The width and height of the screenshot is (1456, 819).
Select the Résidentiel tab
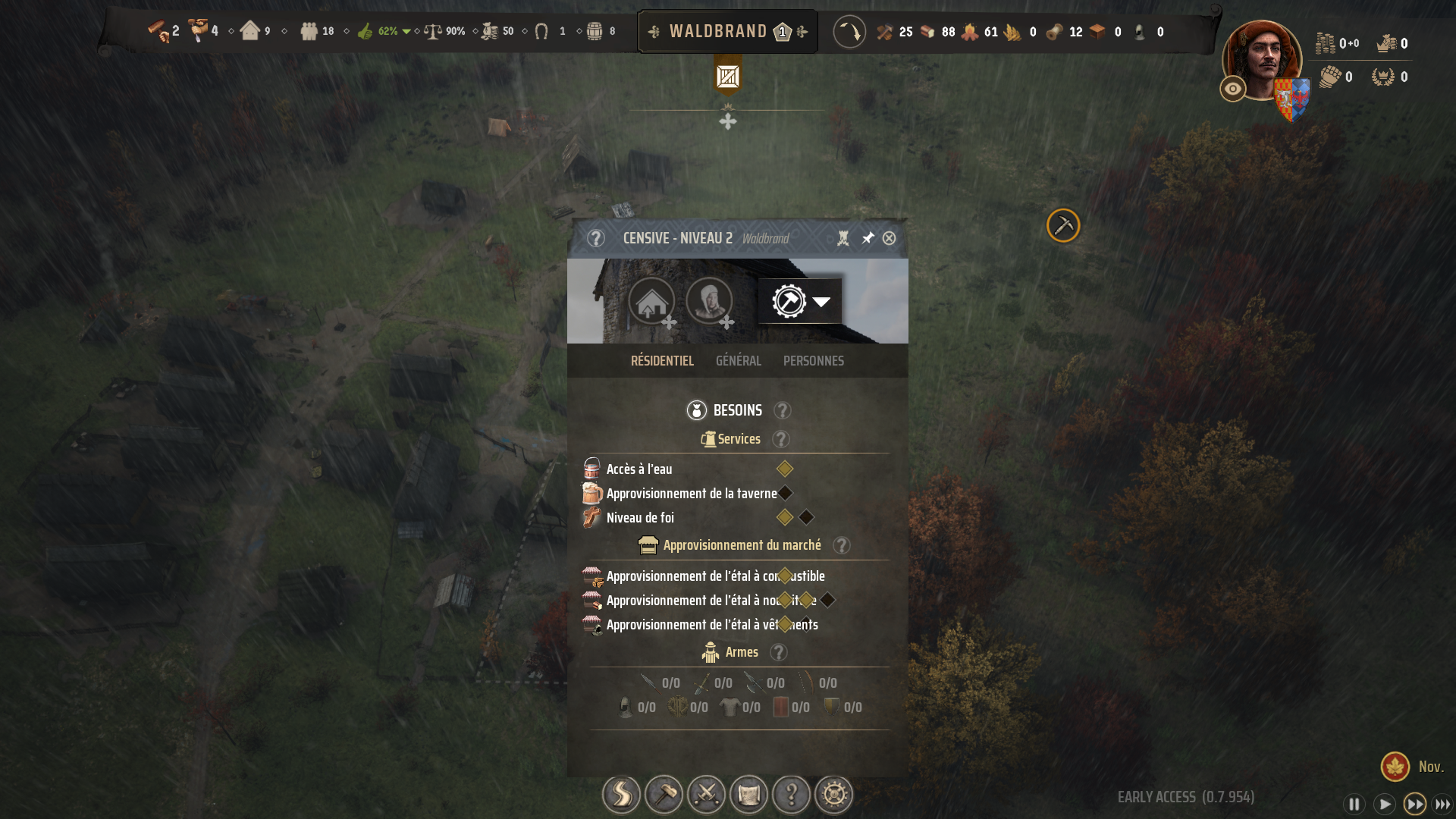click(x=662, y=361)
